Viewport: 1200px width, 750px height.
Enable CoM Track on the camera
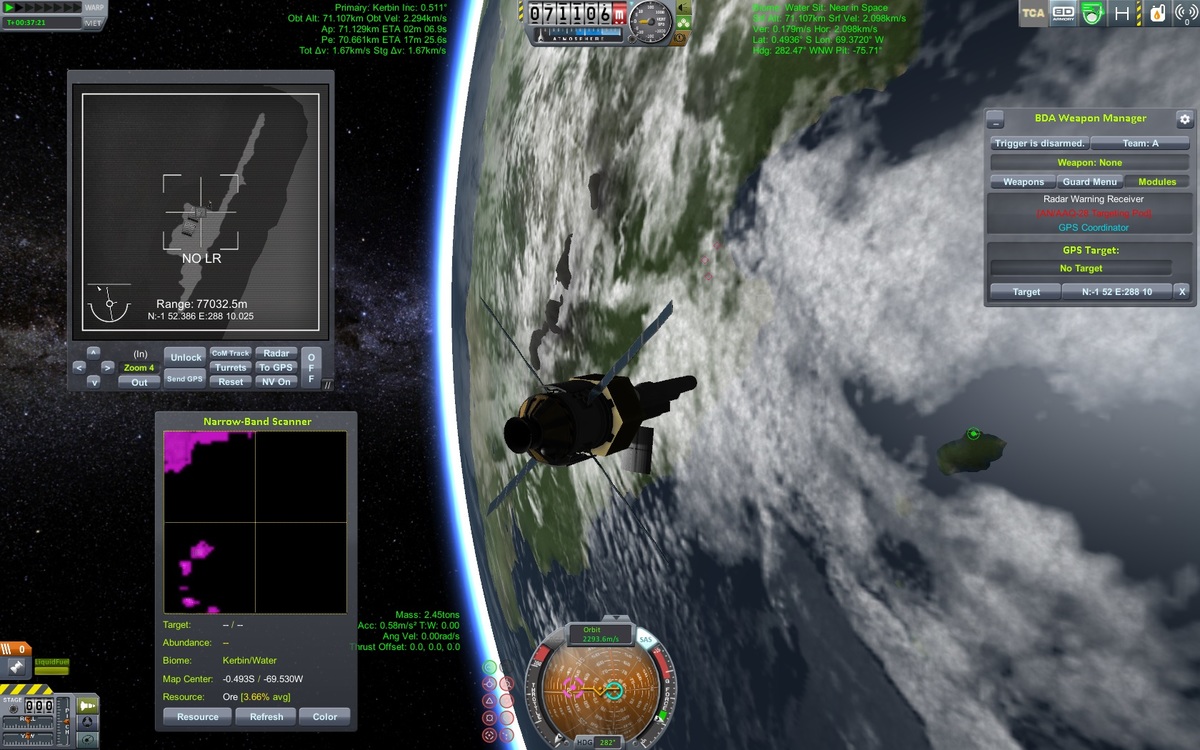pyautogui.click(x=231, y=353)
